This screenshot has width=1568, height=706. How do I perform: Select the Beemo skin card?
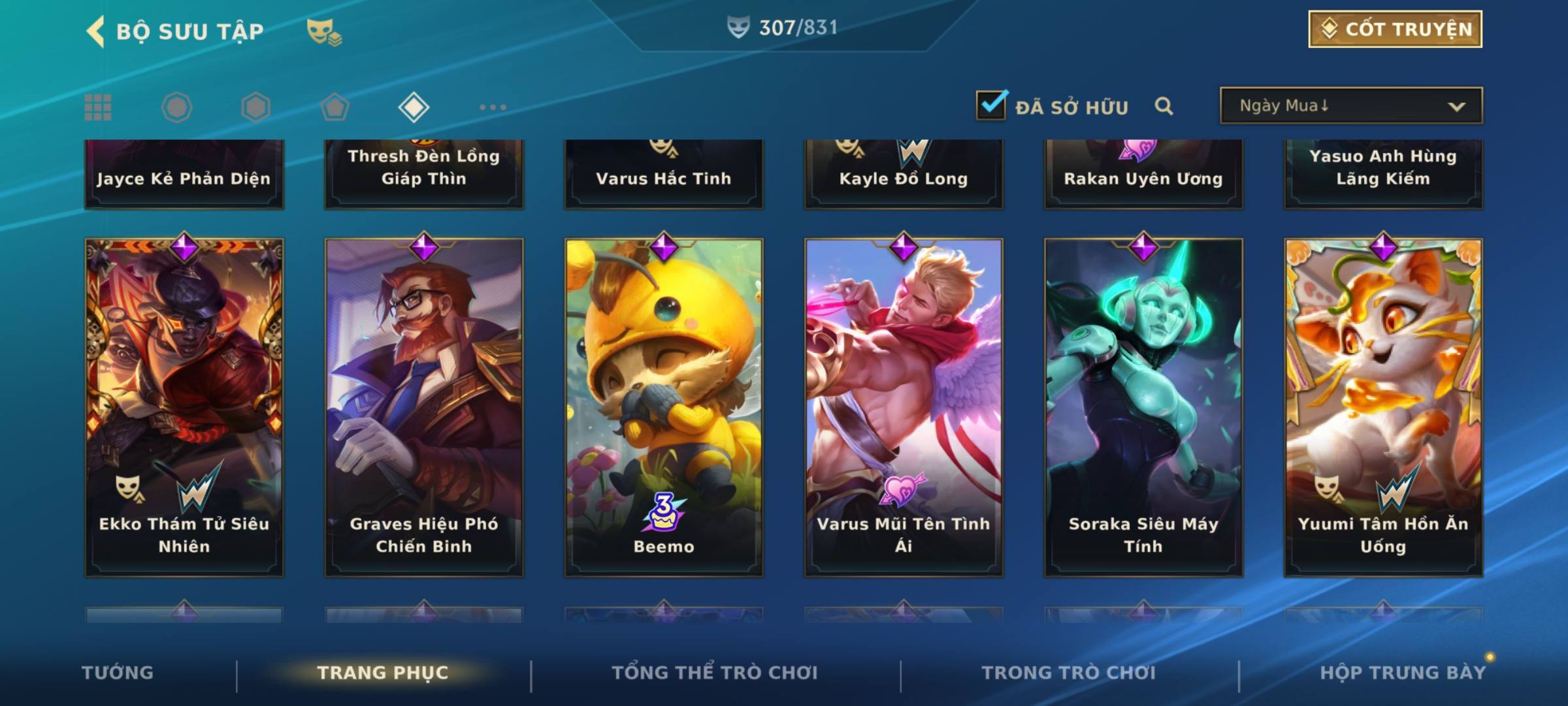coord(664,407)
